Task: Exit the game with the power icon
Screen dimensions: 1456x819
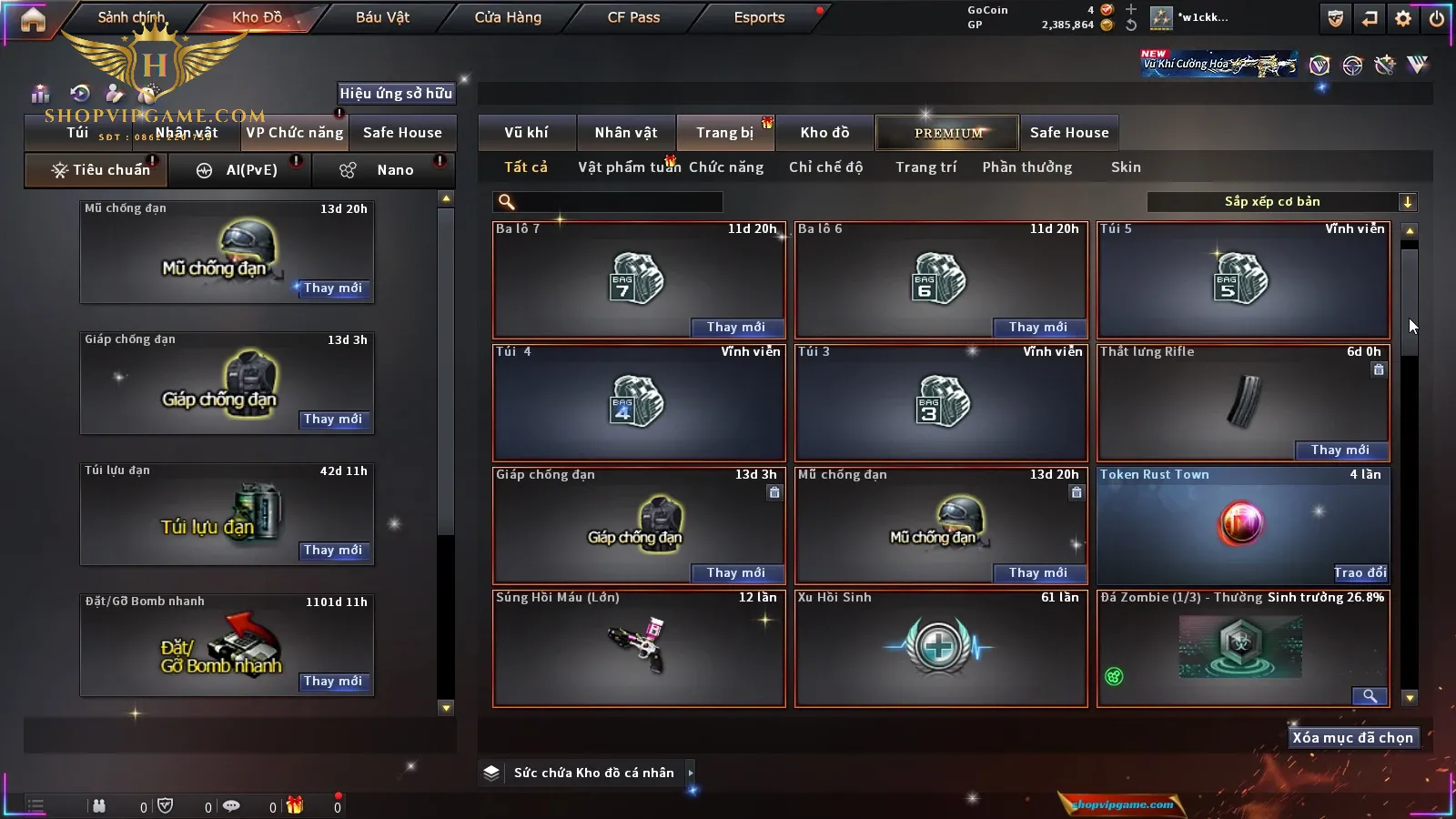Action: click(1437, 18)
